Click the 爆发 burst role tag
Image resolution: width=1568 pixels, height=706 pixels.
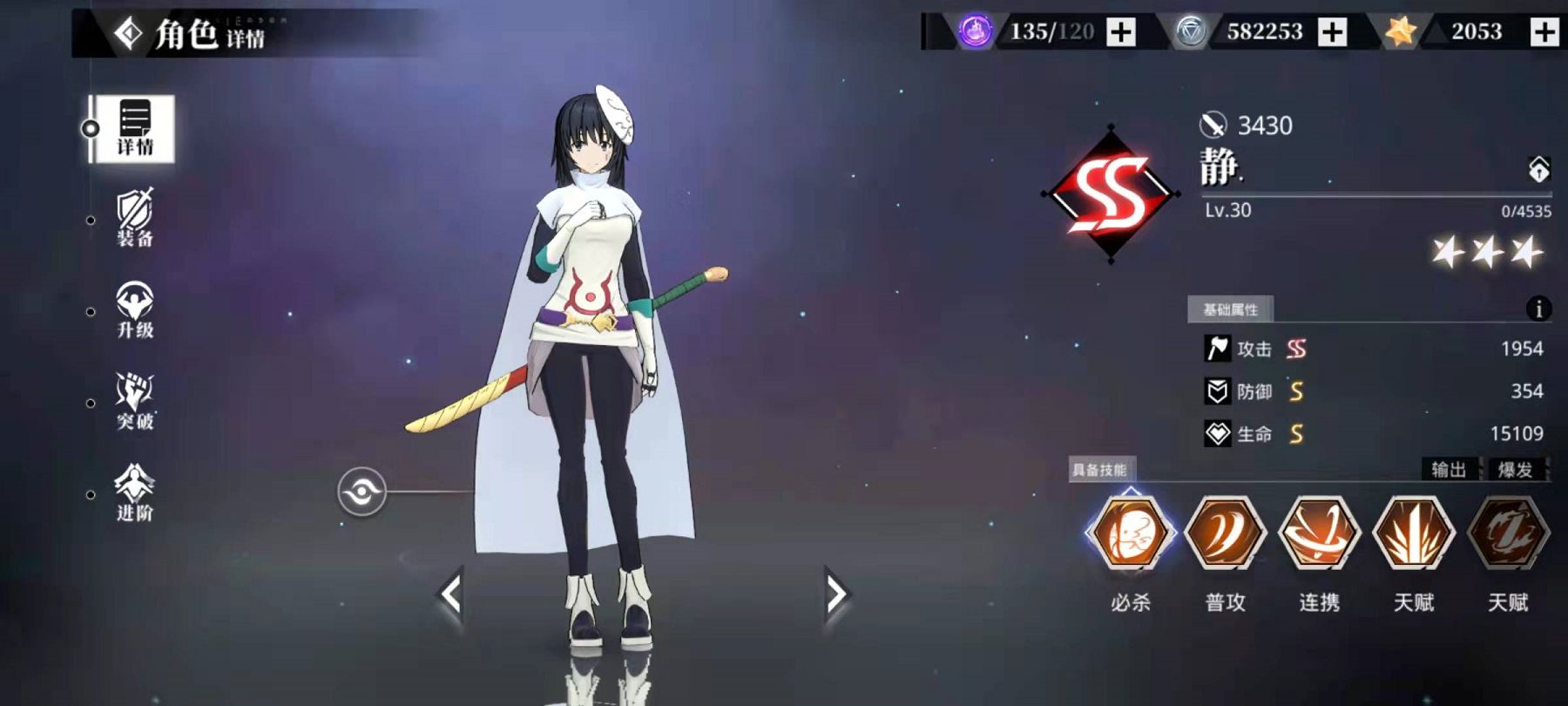pyautogui.click(x=1515, y=470)
